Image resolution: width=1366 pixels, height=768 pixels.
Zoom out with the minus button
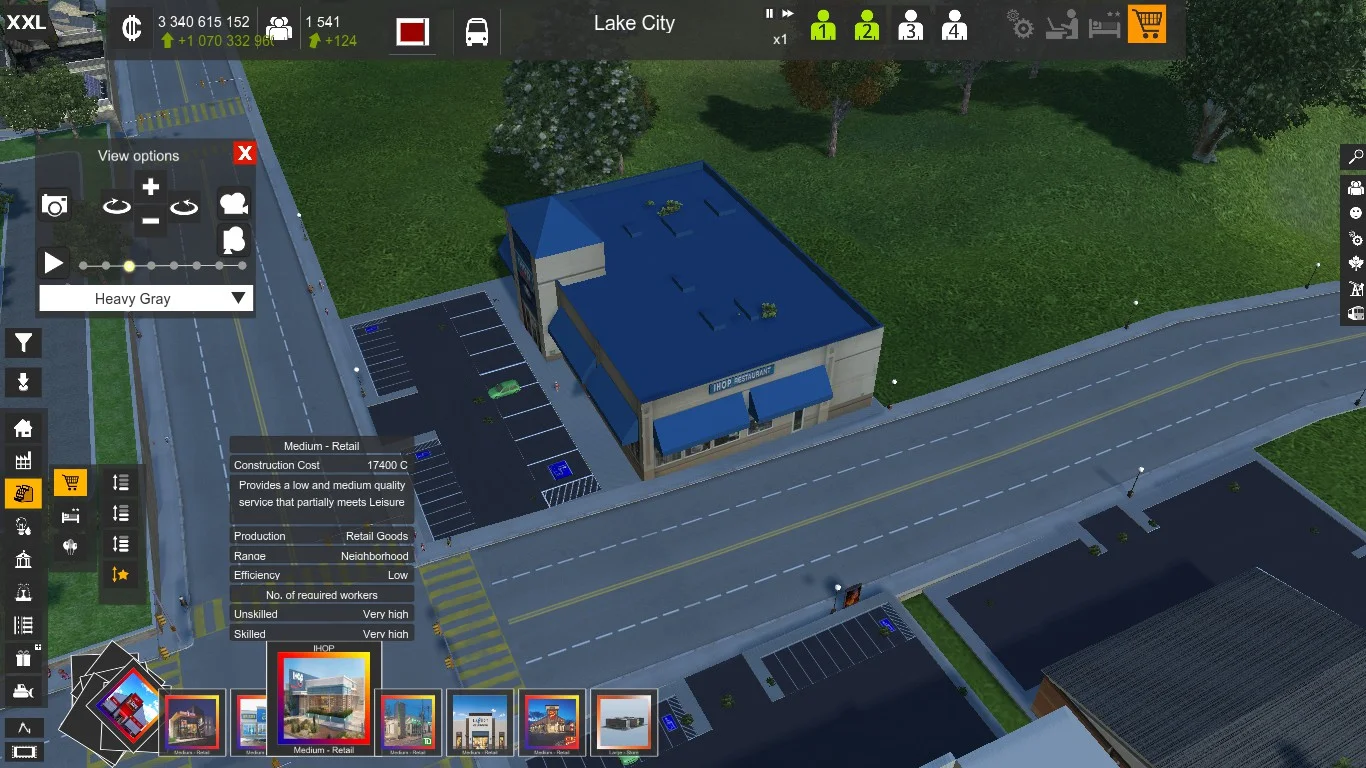click(x=150, y=221)
